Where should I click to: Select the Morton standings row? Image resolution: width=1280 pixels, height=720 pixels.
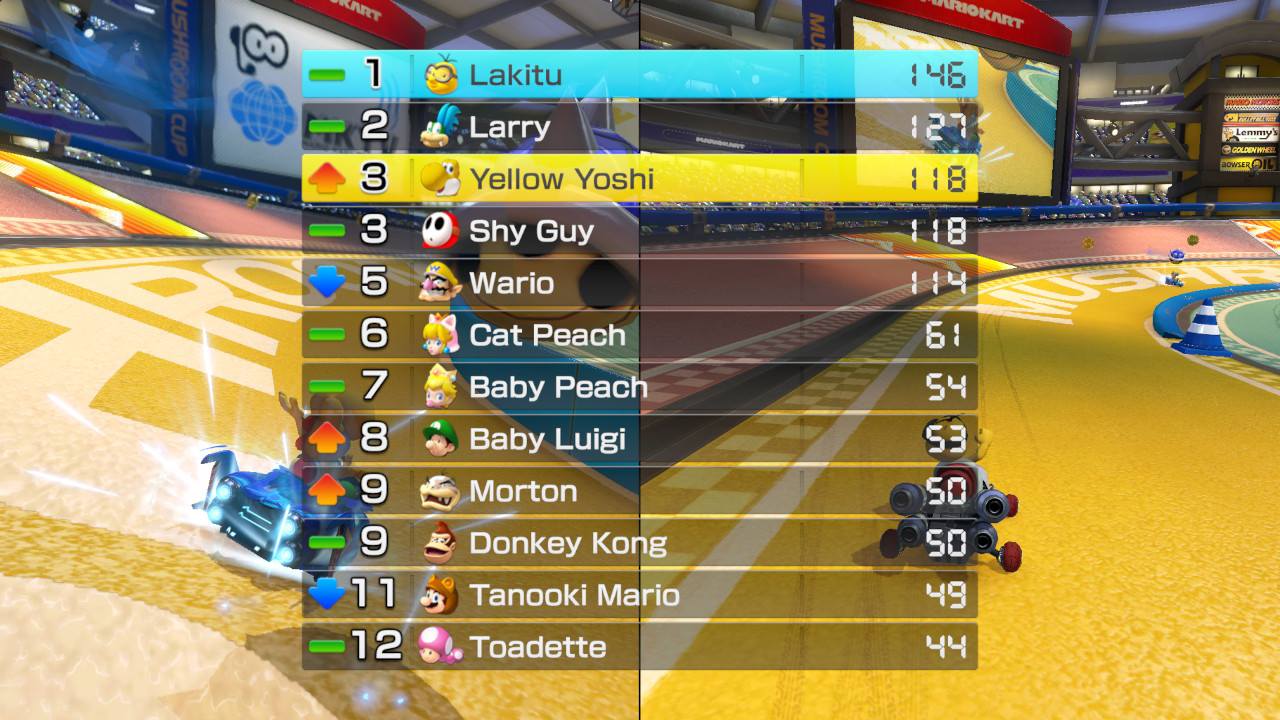click(640, 491)
